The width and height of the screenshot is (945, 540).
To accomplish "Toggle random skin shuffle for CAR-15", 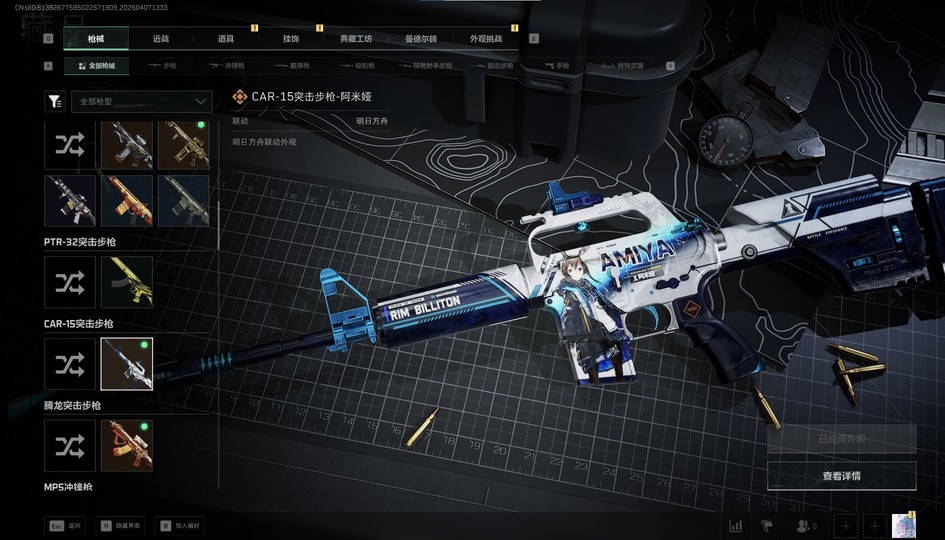I will [70, 364].
